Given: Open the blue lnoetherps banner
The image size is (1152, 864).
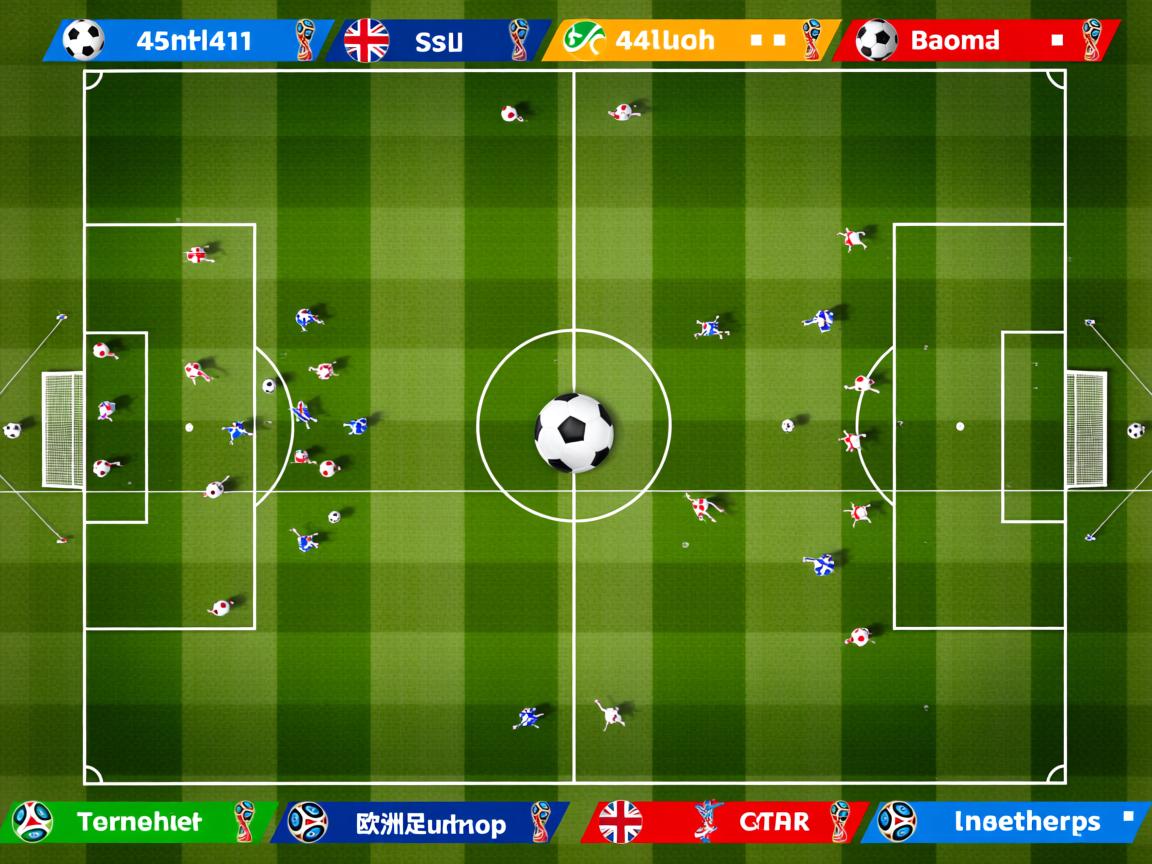Looking at the screenshot, I should coord(1005,822).
